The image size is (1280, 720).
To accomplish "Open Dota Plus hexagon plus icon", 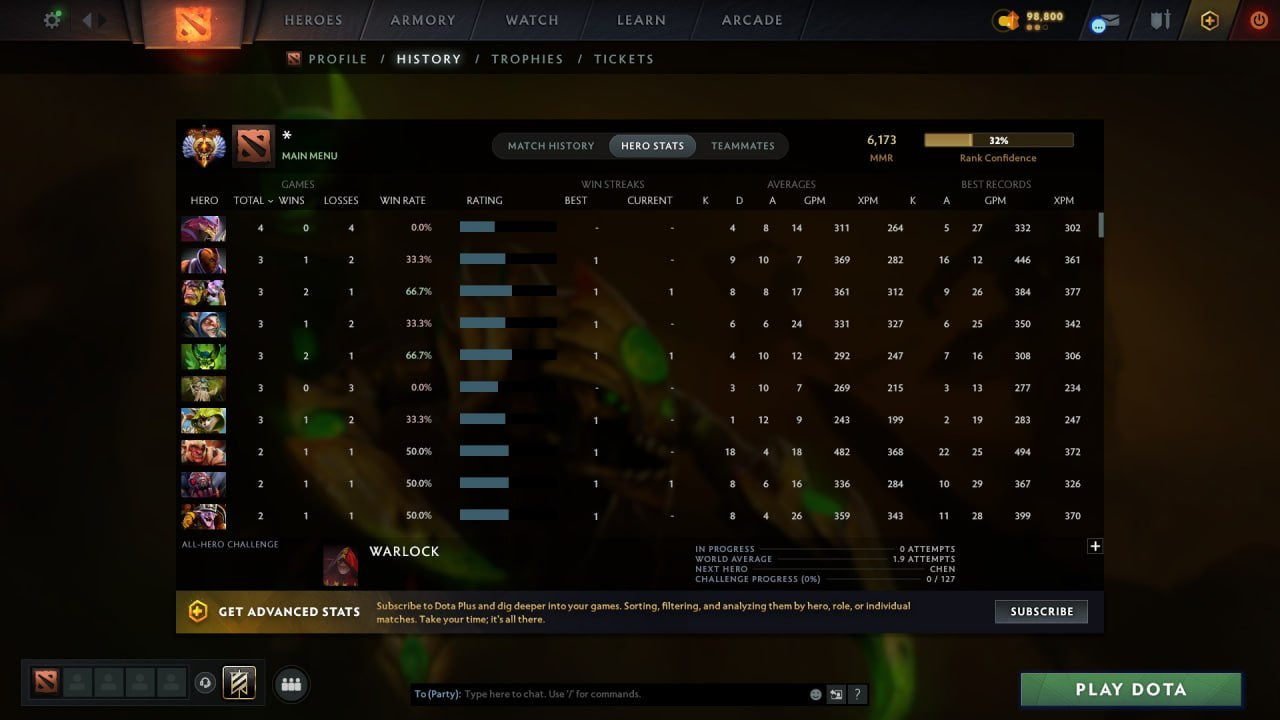I will coord(1209,18).
